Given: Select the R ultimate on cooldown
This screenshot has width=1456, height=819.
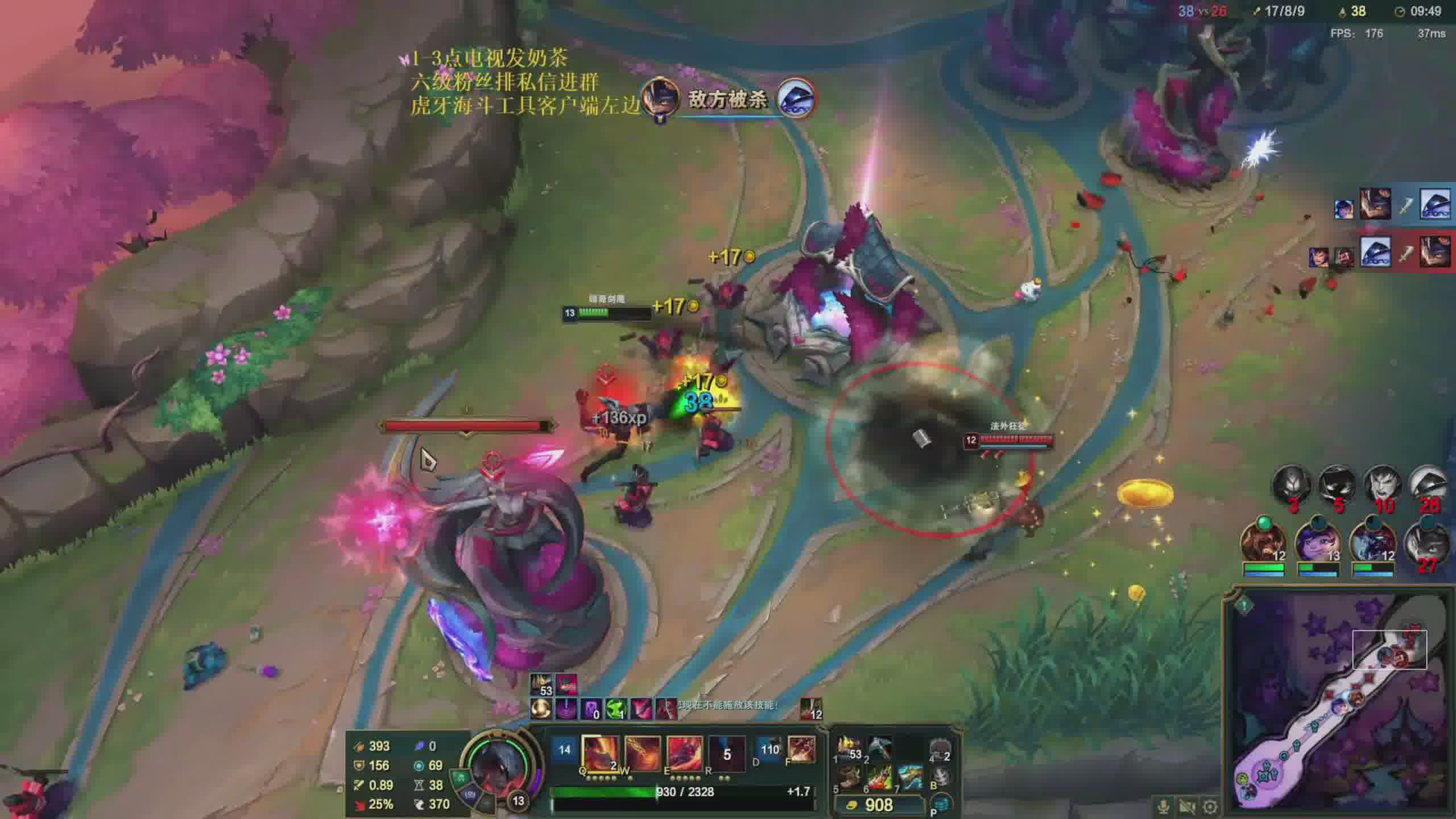Looking at the screenshot, I should pos(726,753).
